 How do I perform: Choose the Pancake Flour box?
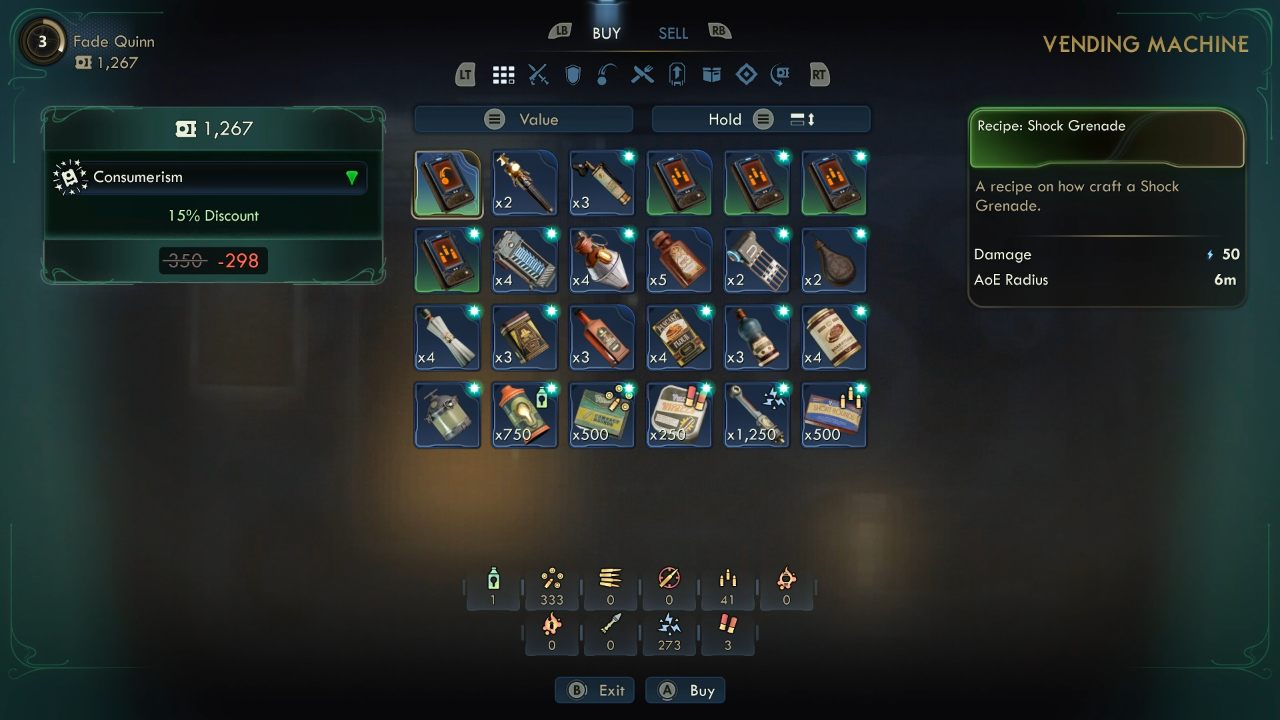click(679, 337)
